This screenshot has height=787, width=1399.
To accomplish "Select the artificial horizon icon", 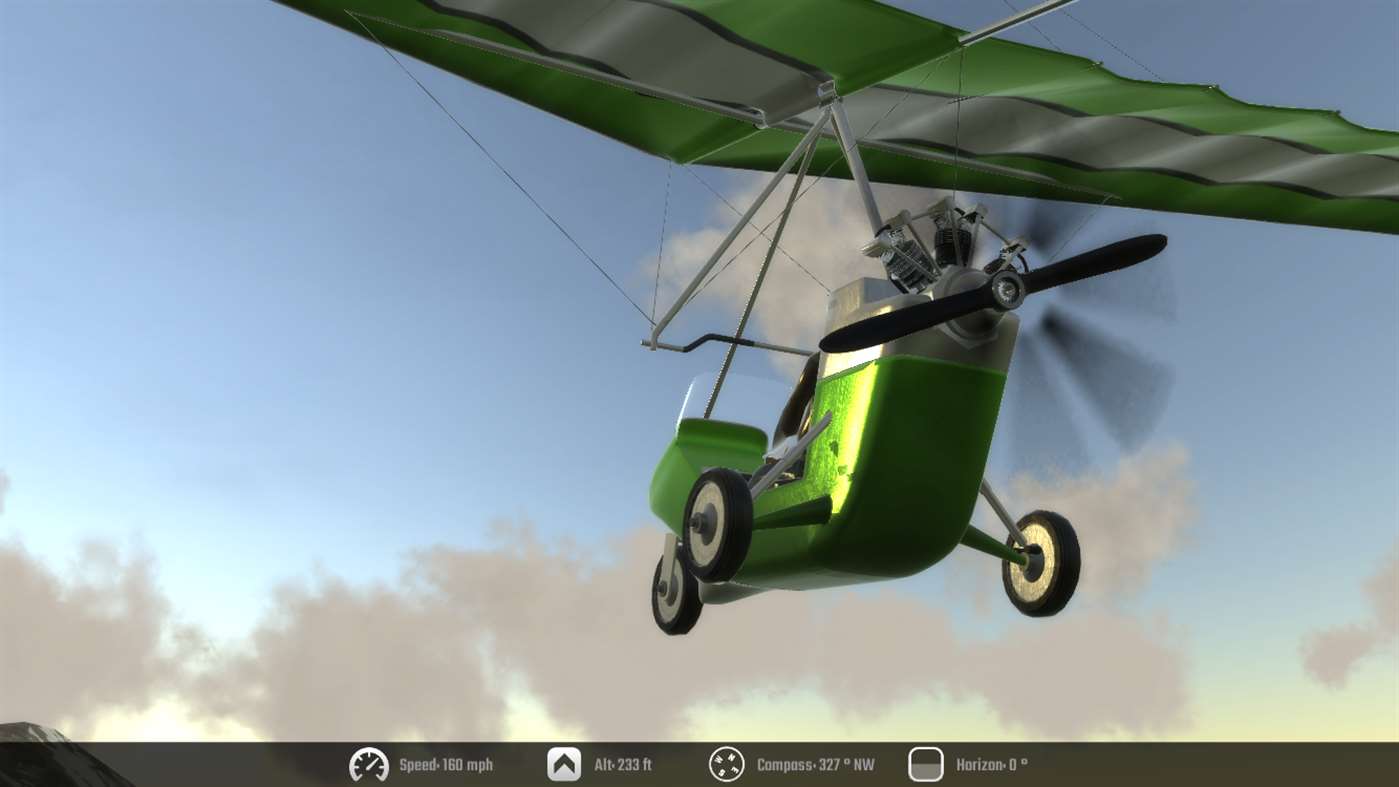I will pos(925,765).
